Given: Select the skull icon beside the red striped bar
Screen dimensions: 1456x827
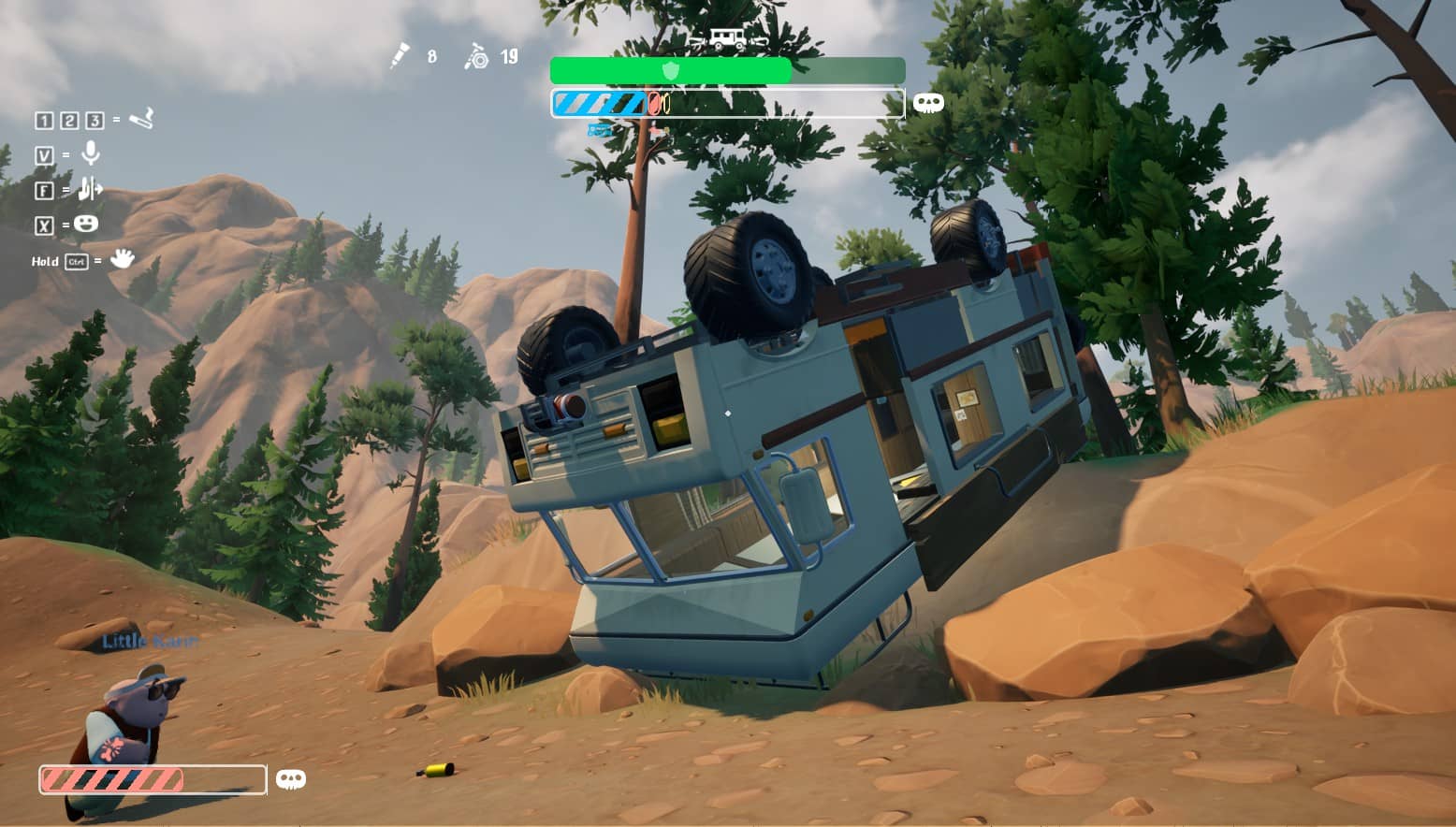Looking at the screenshot, I should [291, 779].
